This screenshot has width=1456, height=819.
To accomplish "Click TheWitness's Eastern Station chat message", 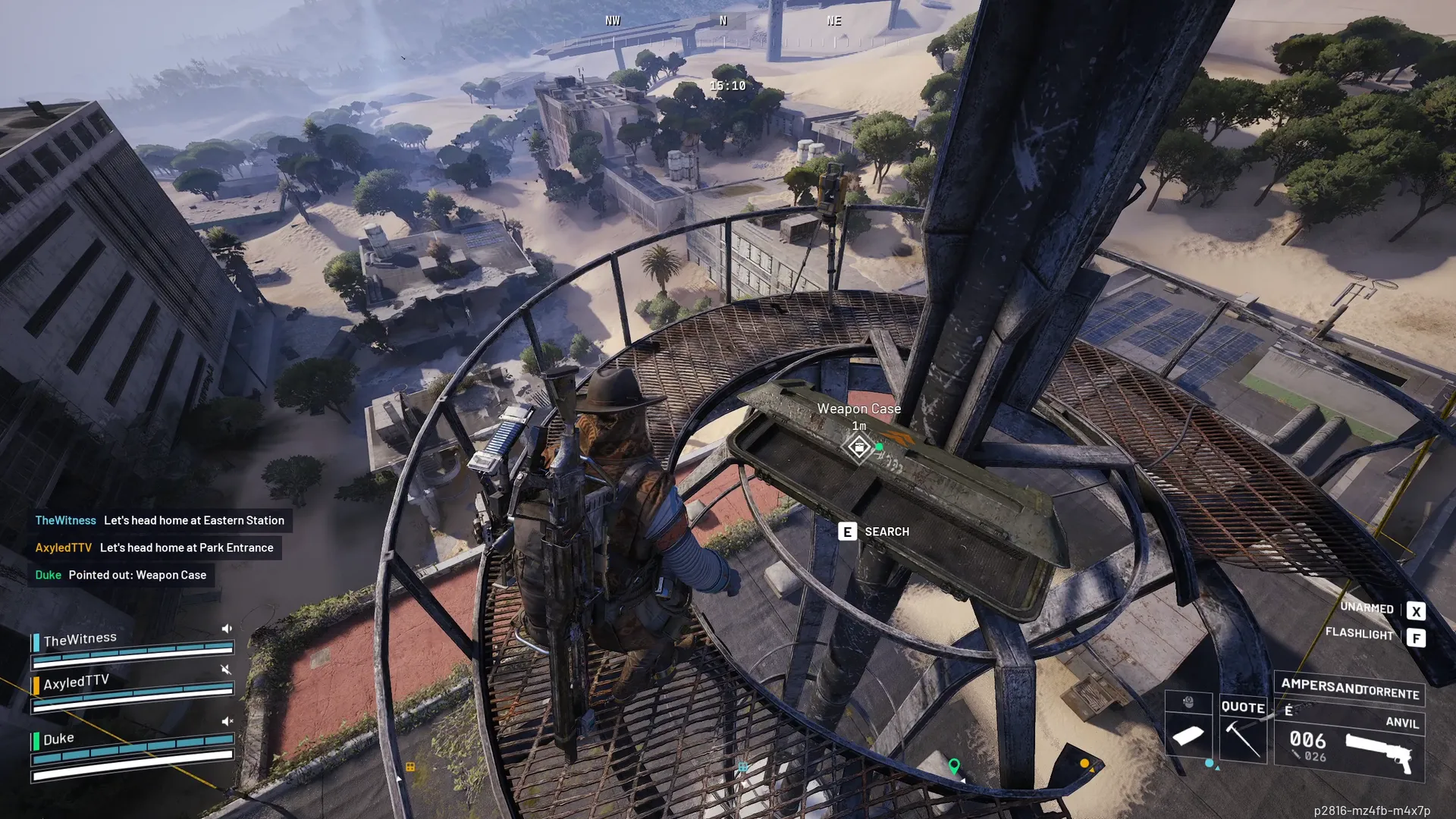I will click(x=159, y=520).
